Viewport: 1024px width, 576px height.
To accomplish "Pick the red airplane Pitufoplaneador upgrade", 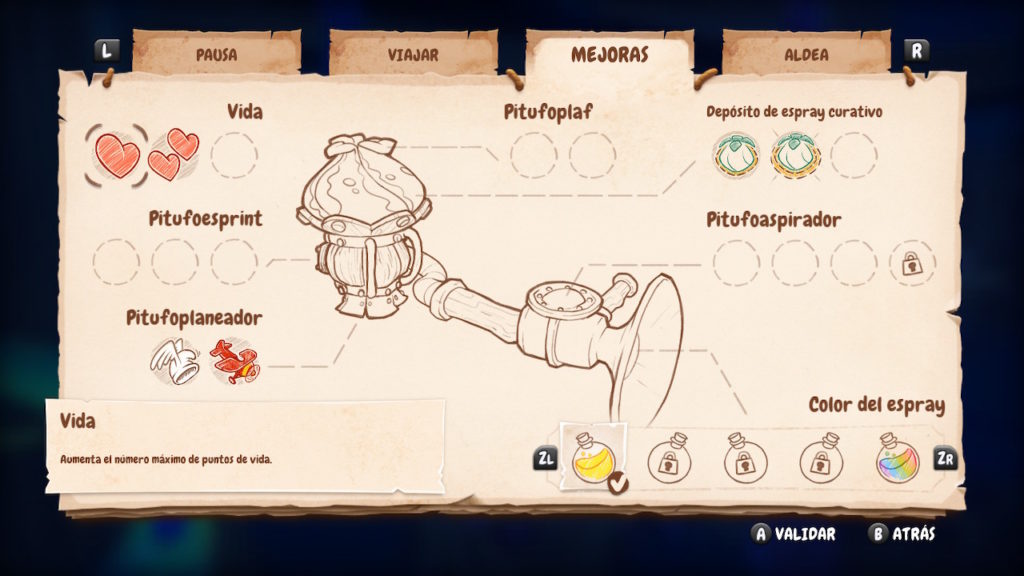I will click(x=234, y=361).
